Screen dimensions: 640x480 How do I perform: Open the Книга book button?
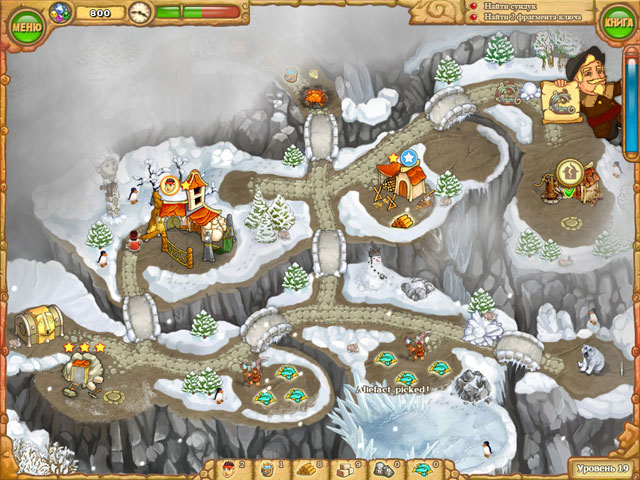pos(614,20)
